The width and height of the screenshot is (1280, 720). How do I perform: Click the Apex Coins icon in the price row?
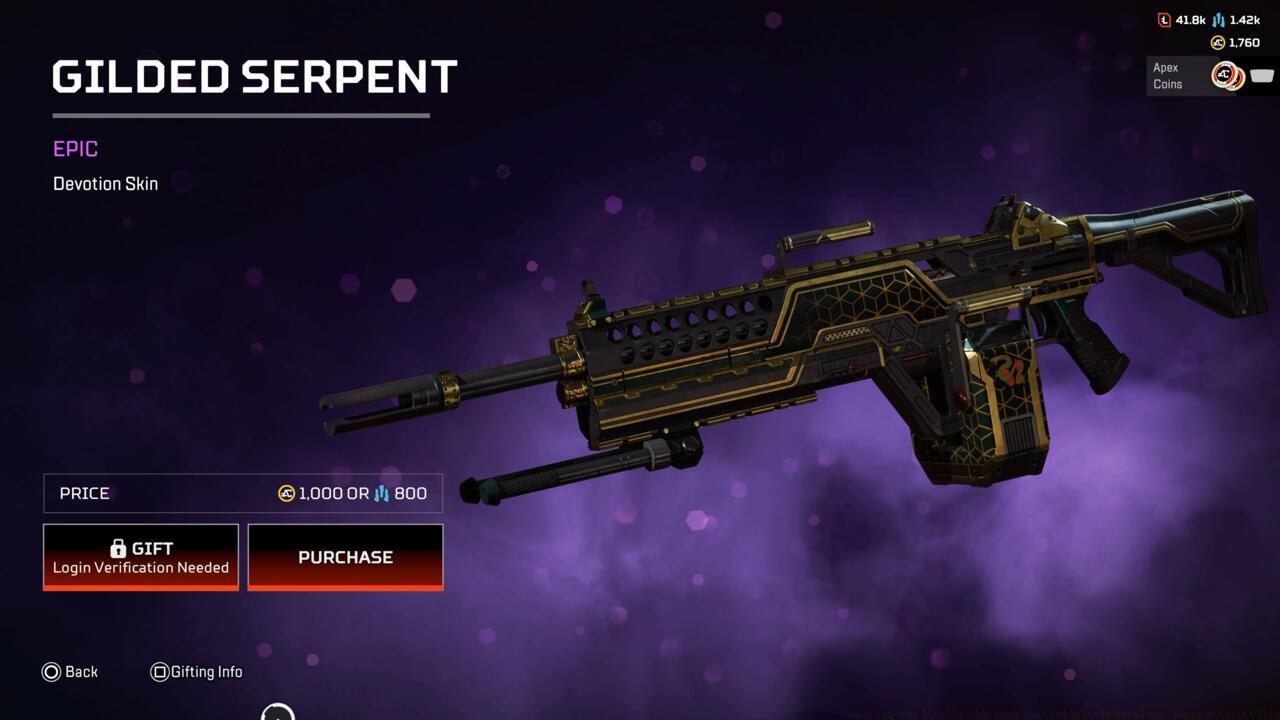click(285, 493)
